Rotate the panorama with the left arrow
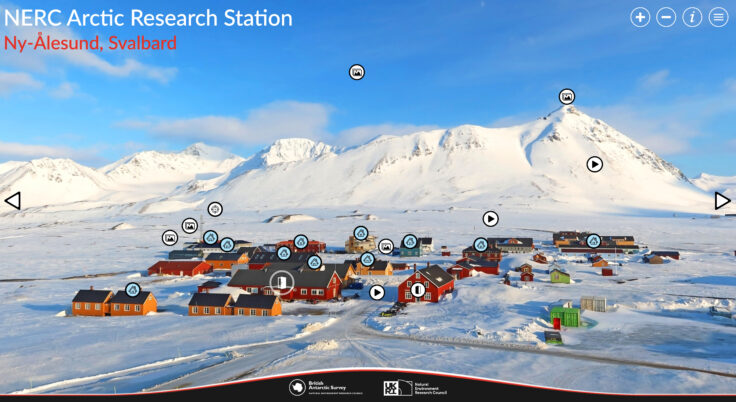Viewport: 736px width, 402px height. coord(12,201)
